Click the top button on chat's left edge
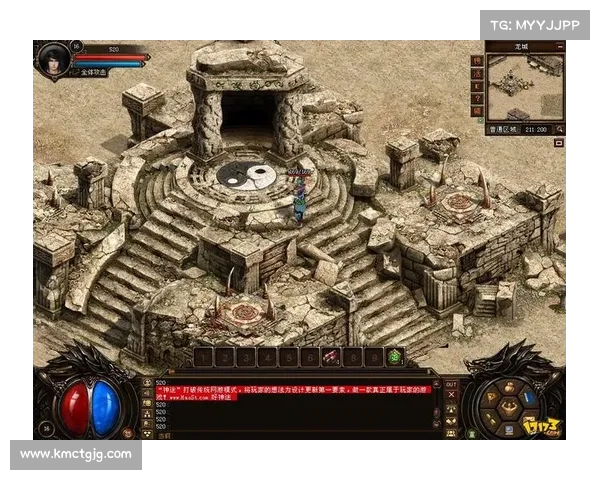The width and height of the screenshot is (600, 480). click(148, 384)
